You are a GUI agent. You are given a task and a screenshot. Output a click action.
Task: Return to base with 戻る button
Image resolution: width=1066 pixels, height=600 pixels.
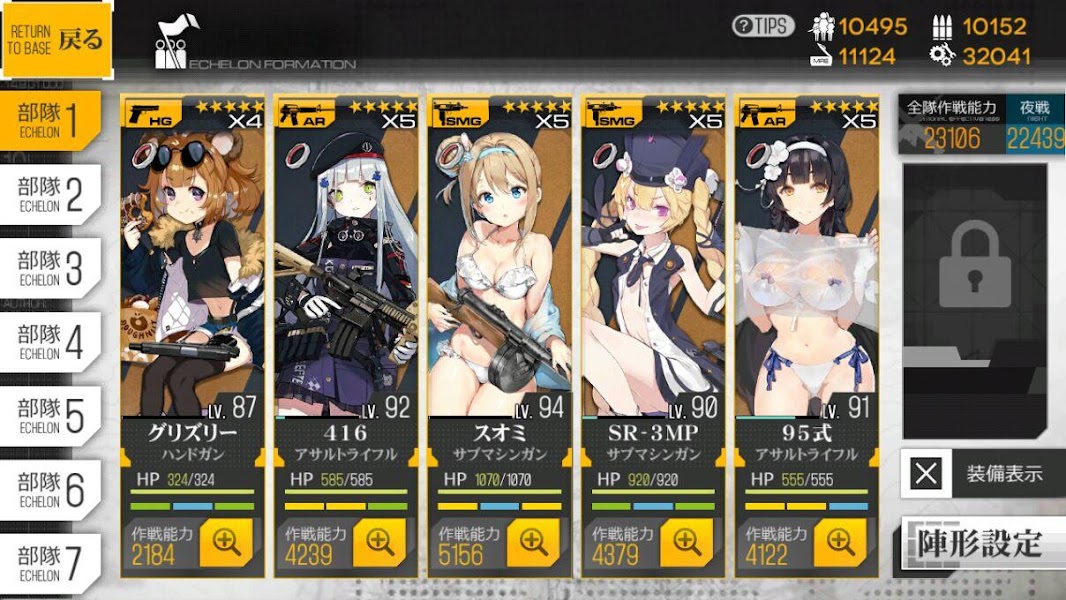coord(57,42)
